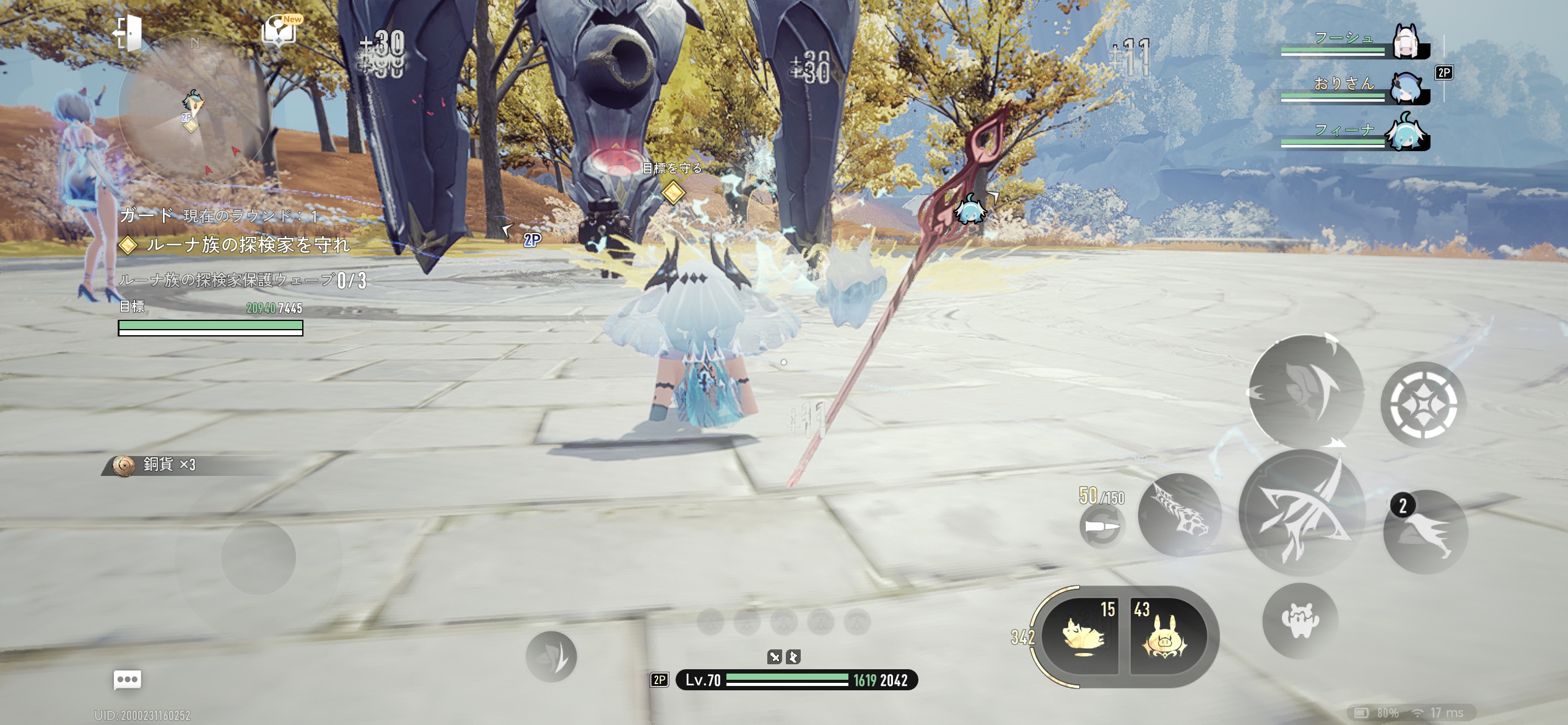
Task: Fire the bow main attack button
Action: pos(1302,513)
